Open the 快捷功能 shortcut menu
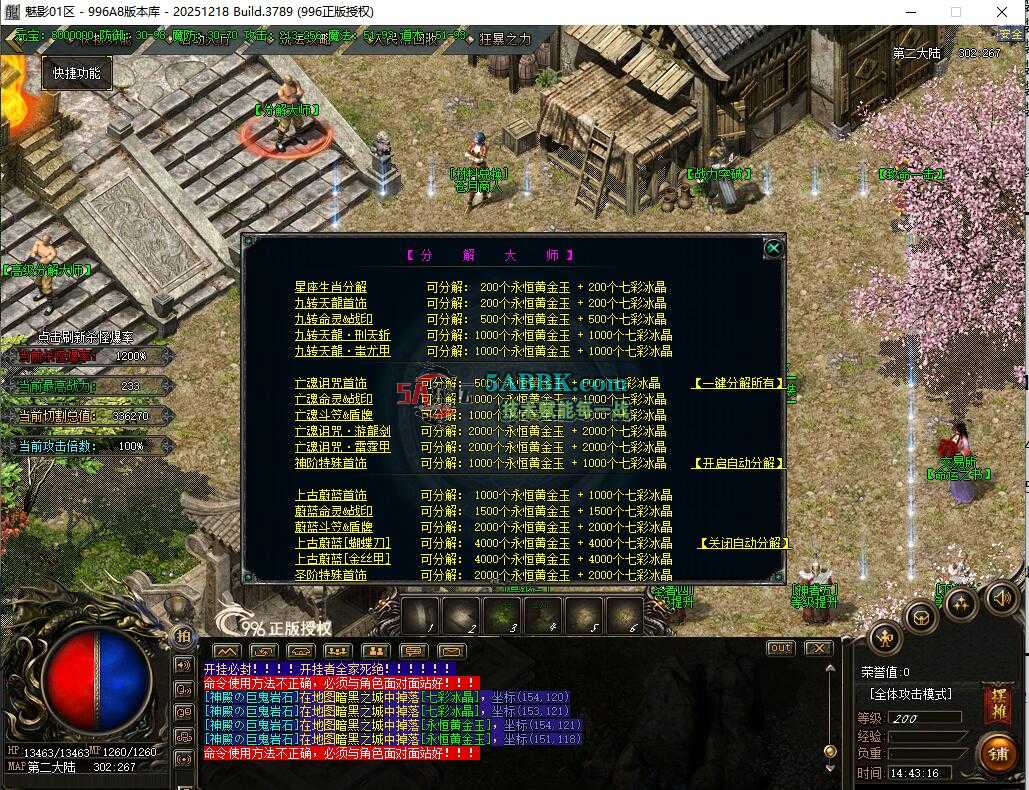The width and height of the screenshot is (1029, 790). (x=76, y=73)
